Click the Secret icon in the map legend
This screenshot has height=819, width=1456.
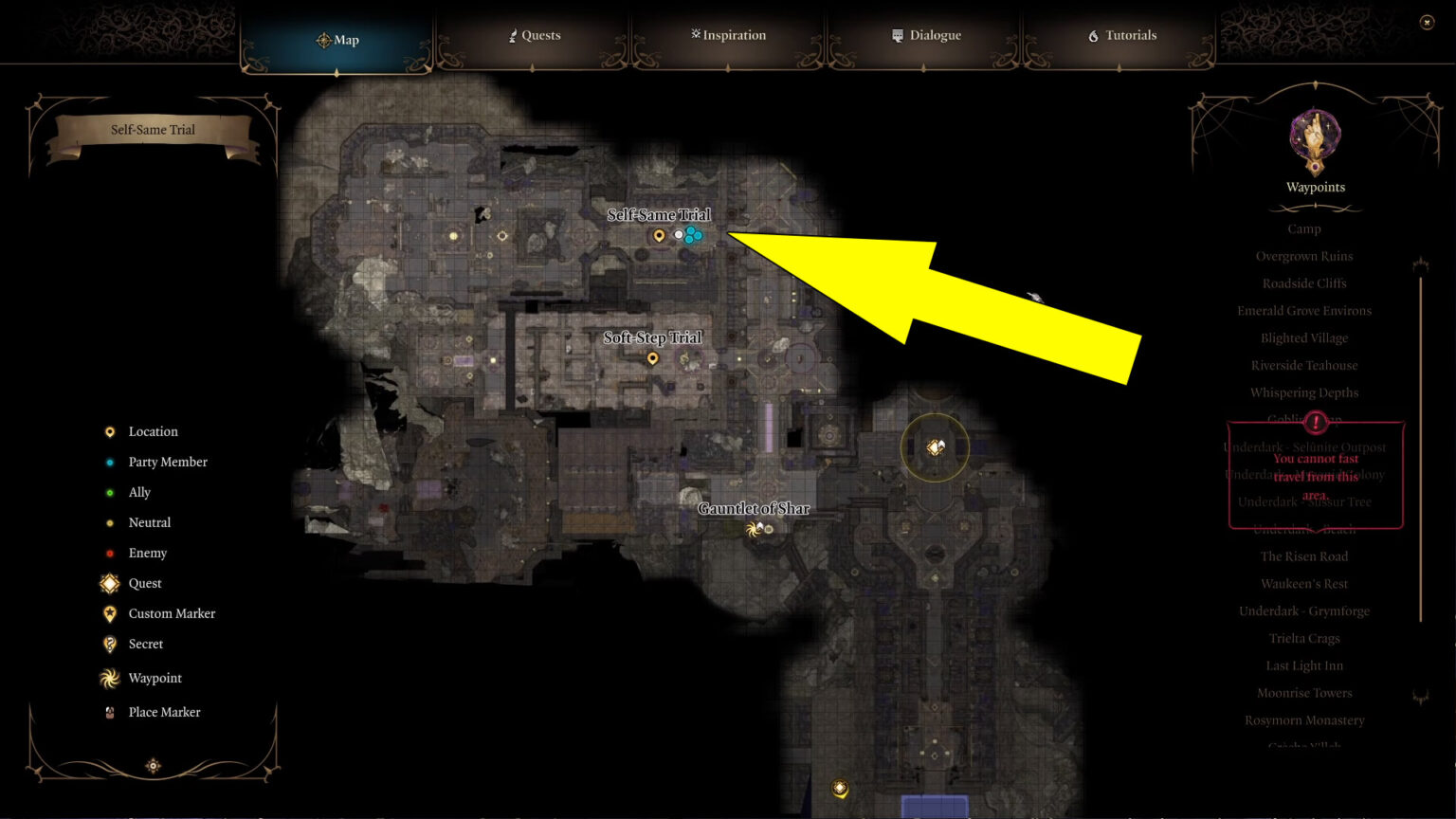109,644
